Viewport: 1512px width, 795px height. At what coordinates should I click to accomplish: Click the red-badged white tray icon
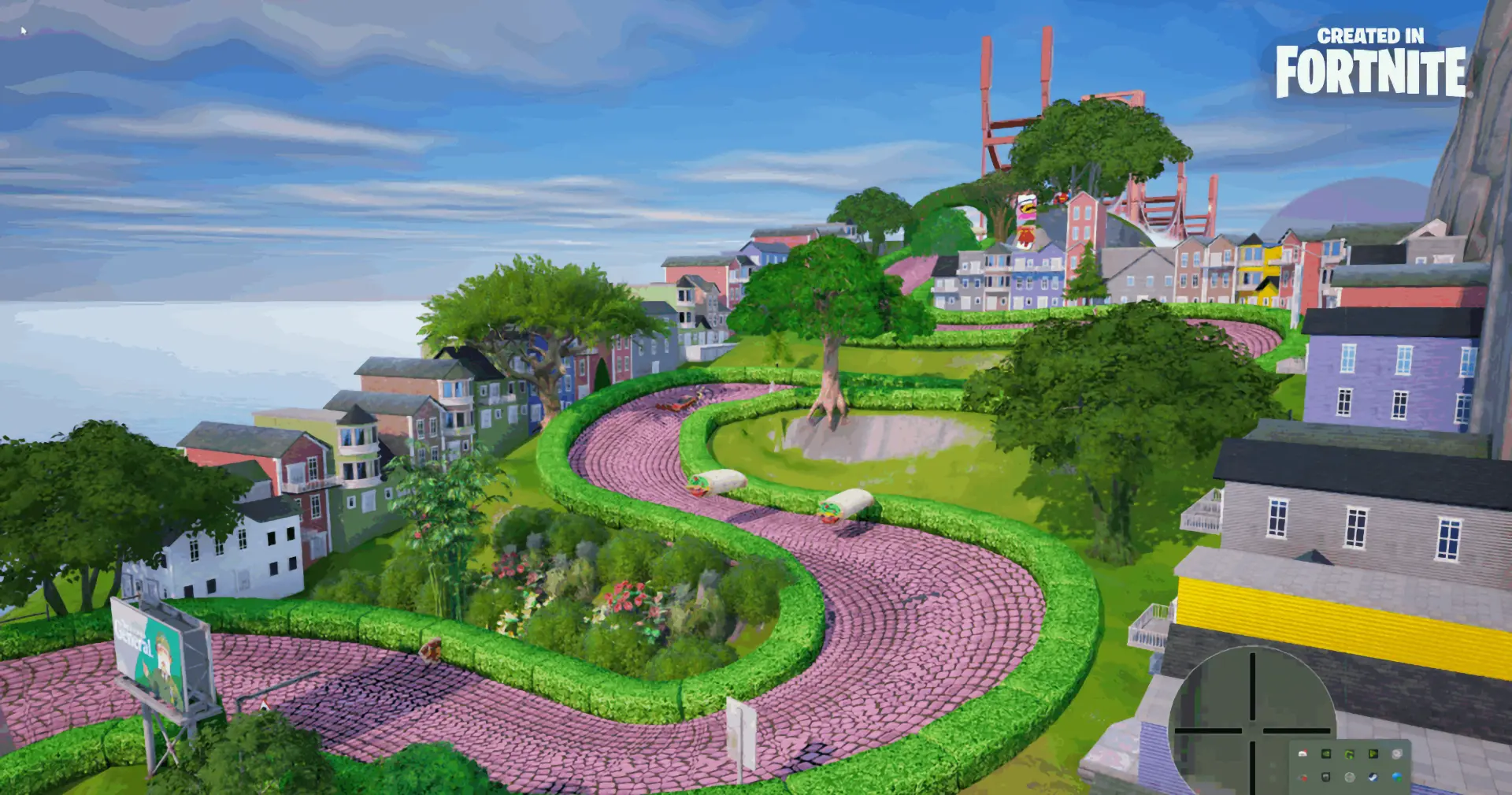(1303, 754)
